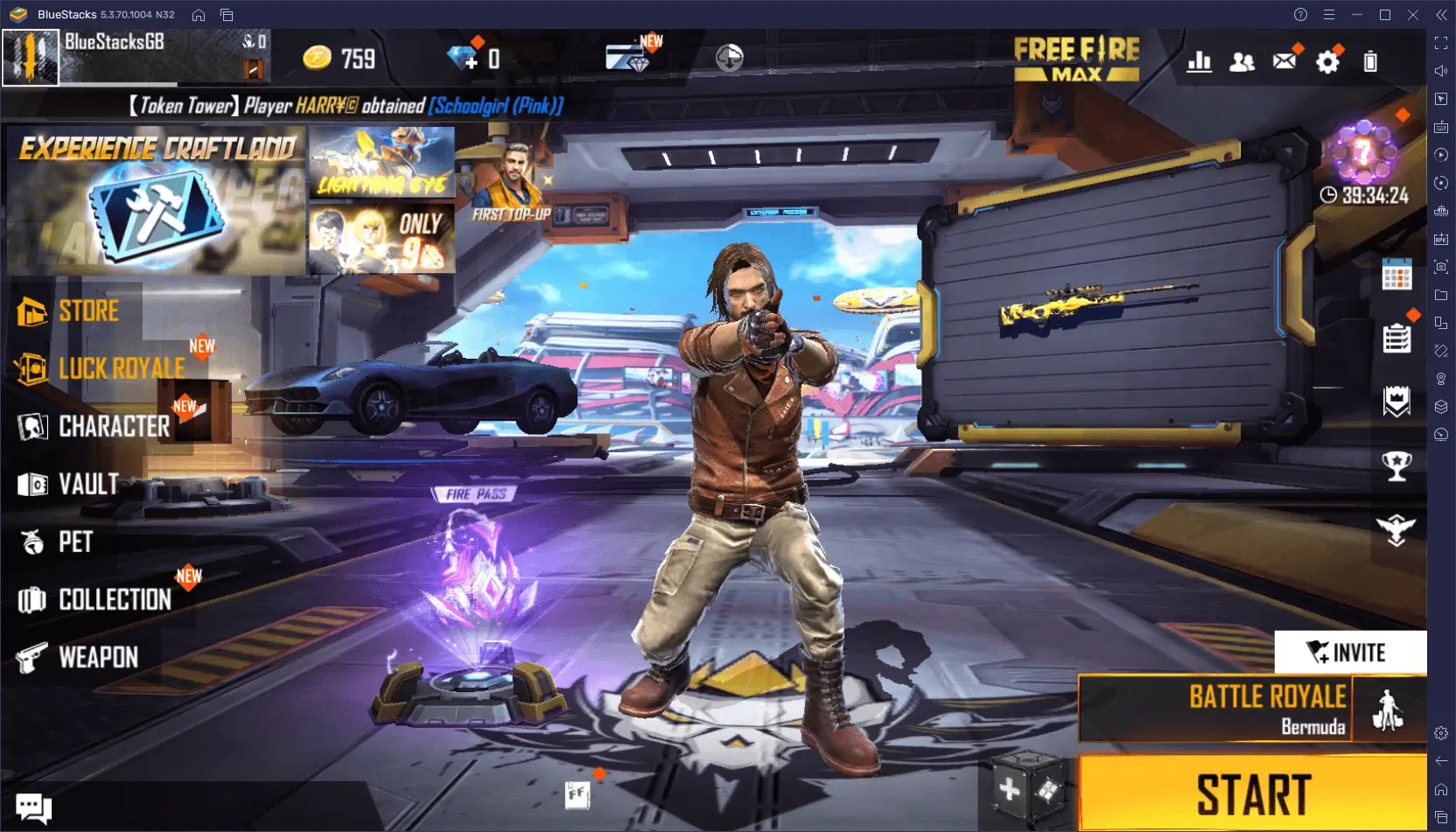The width and height of the screenshot is (1456, 832).
Task: Open the Free Fire settings gear
Action: point(1328,61)
